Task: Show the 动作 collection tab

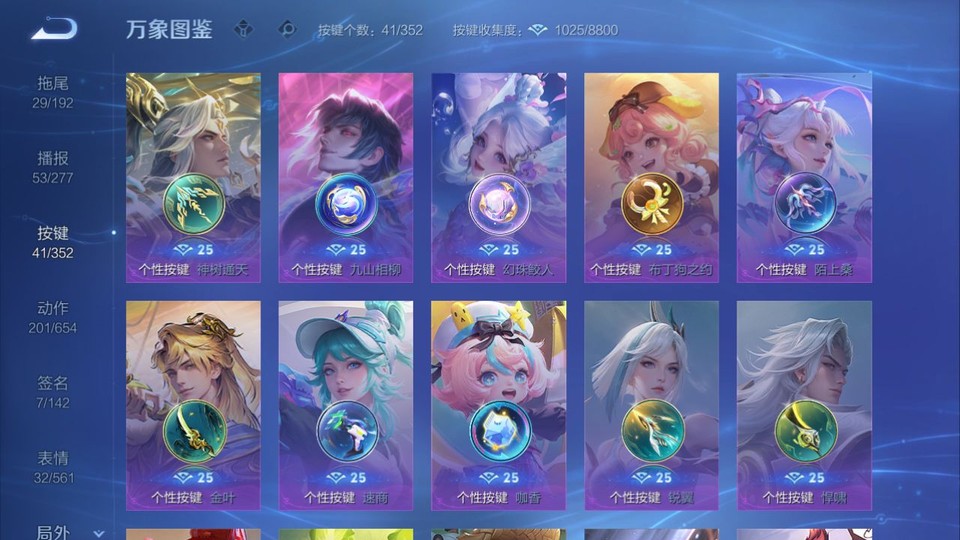Action: [x=53, y=317]
